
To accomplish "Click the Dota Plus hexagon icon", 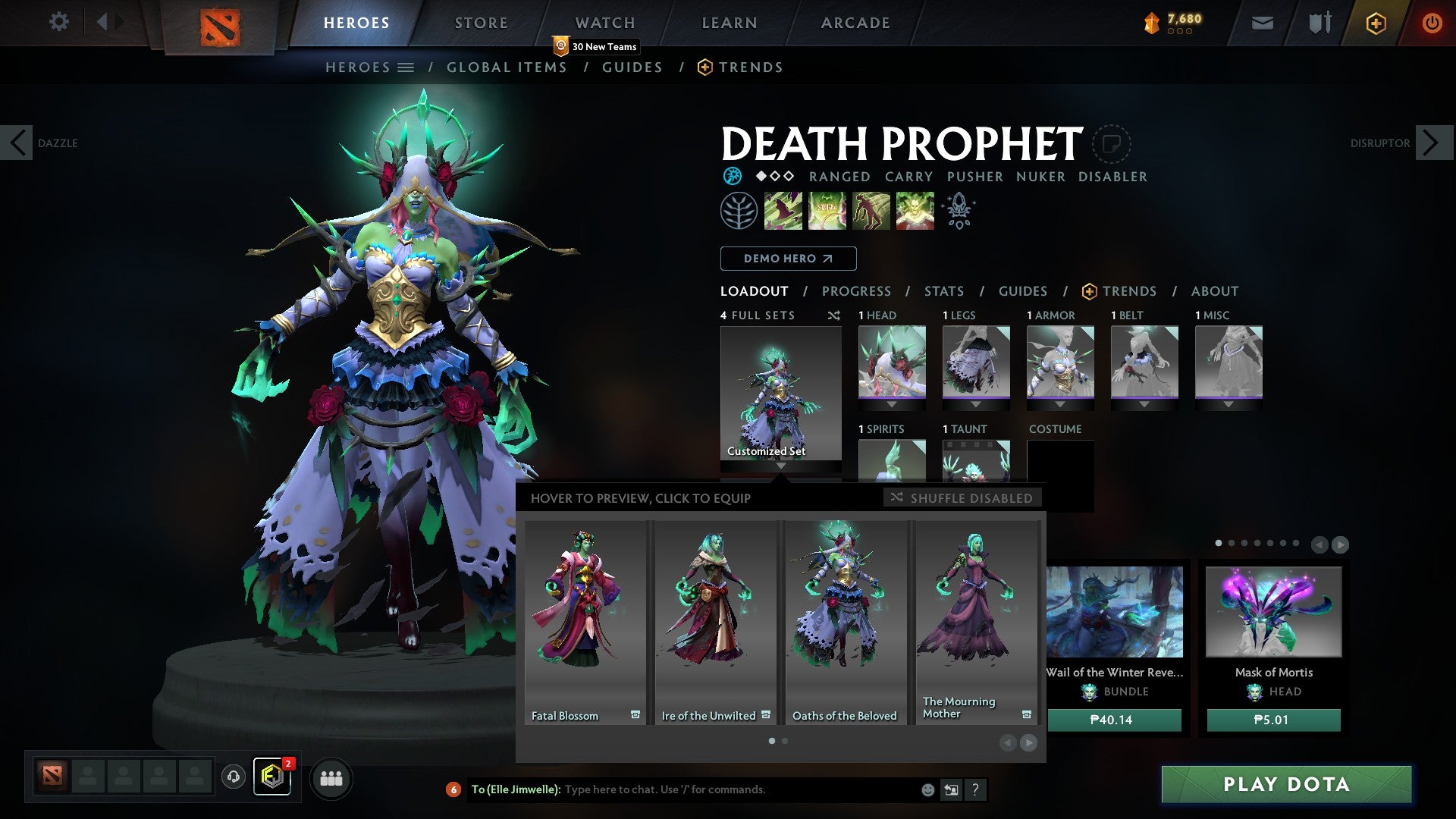I will point(1376,23).
